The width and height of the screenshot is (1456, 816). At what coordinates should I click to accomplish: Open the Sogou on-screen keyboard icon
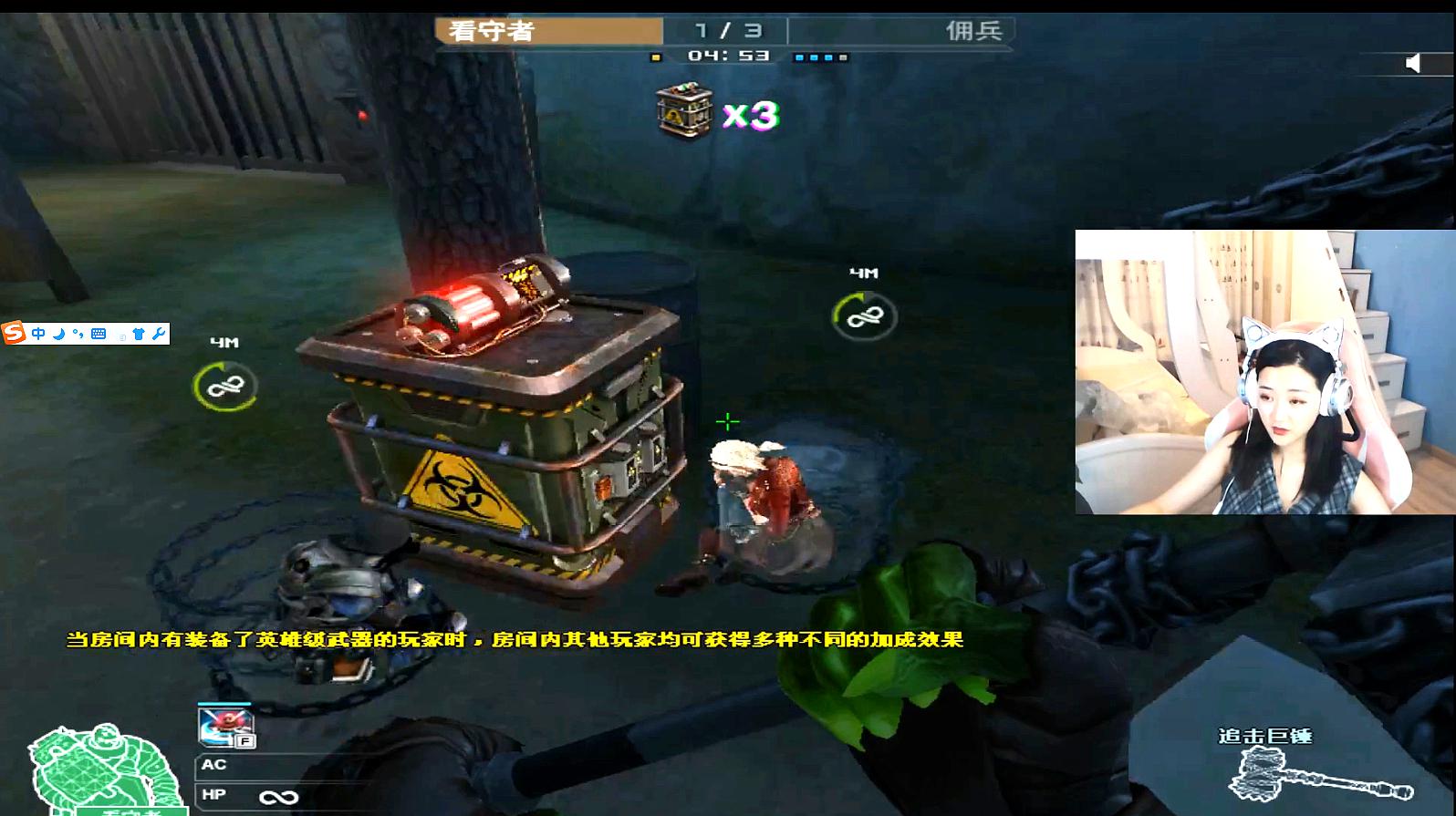(x=100, y=334)
